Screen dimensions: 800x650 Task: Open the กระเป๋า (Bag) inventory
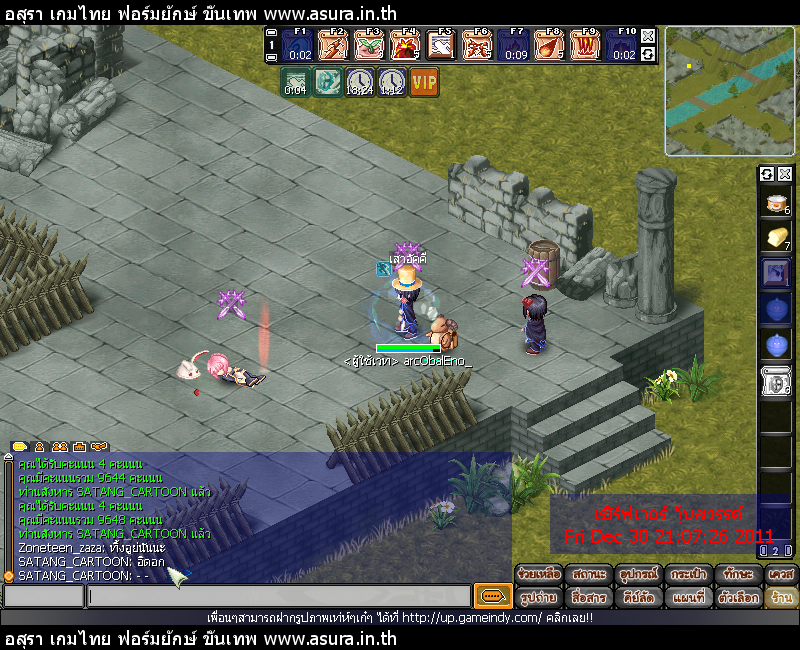pyautogui.click(x=688, y=575)
